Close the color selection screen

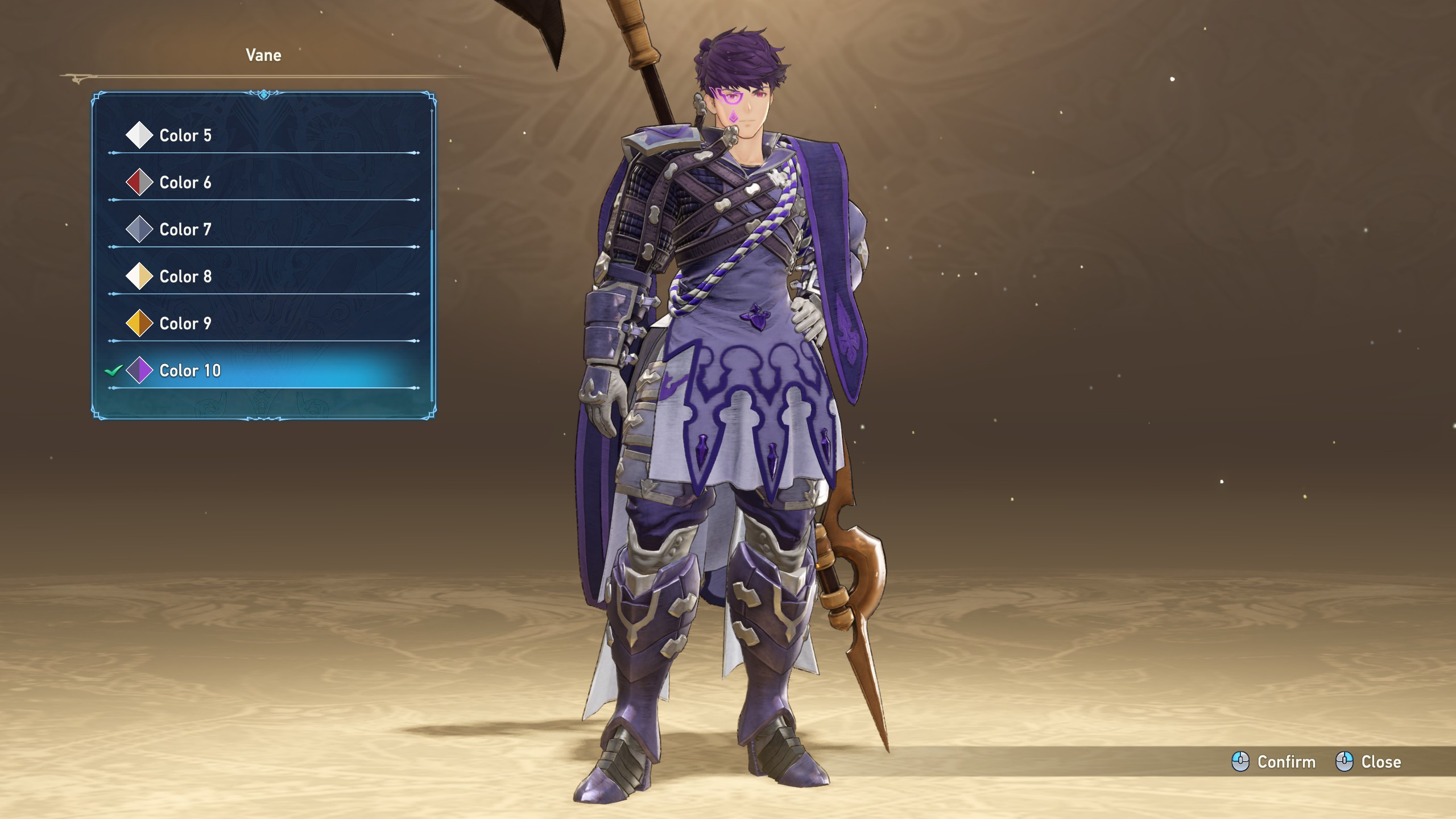1368,762
